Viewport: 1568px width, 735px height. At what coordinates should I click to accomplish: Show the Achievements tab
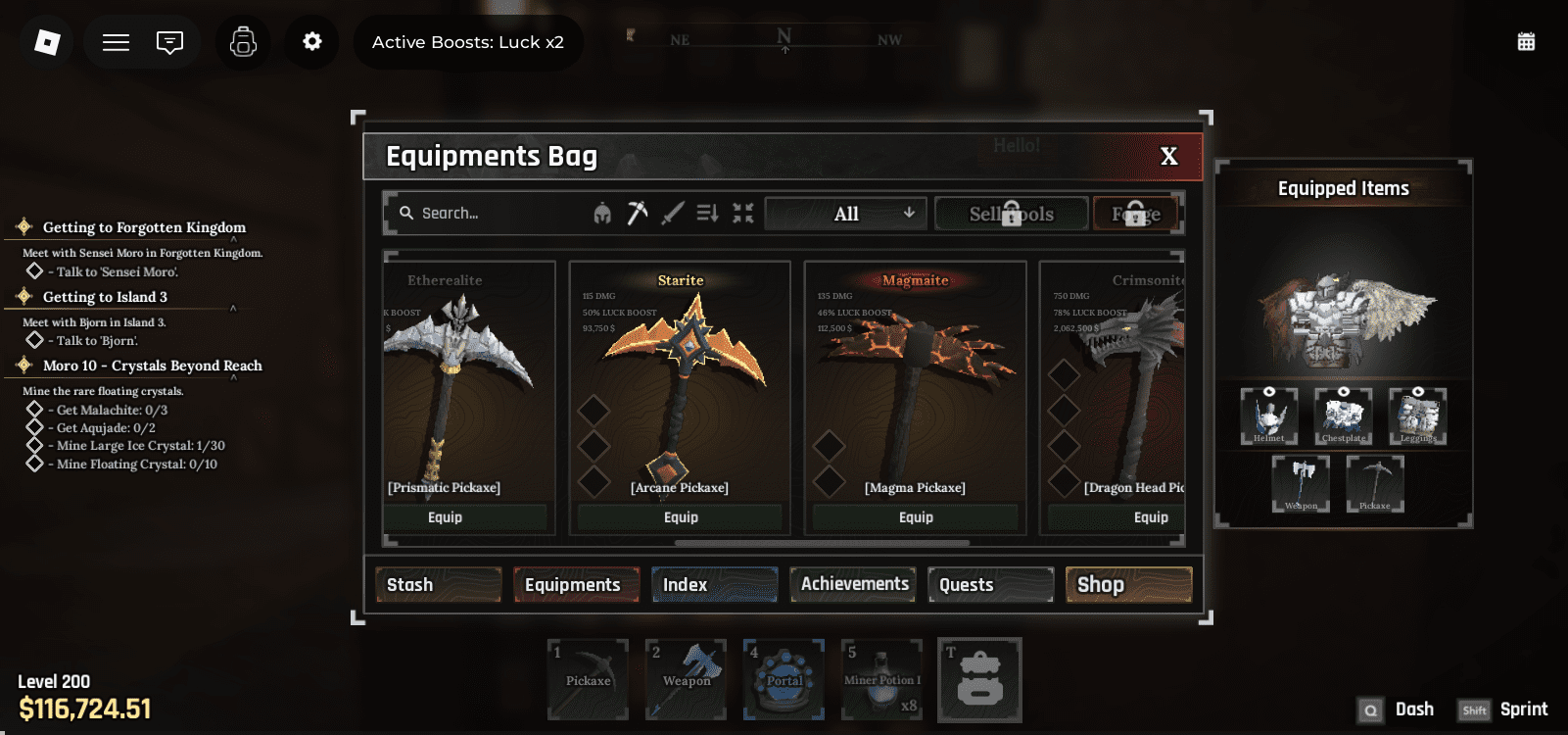(853, 584)
